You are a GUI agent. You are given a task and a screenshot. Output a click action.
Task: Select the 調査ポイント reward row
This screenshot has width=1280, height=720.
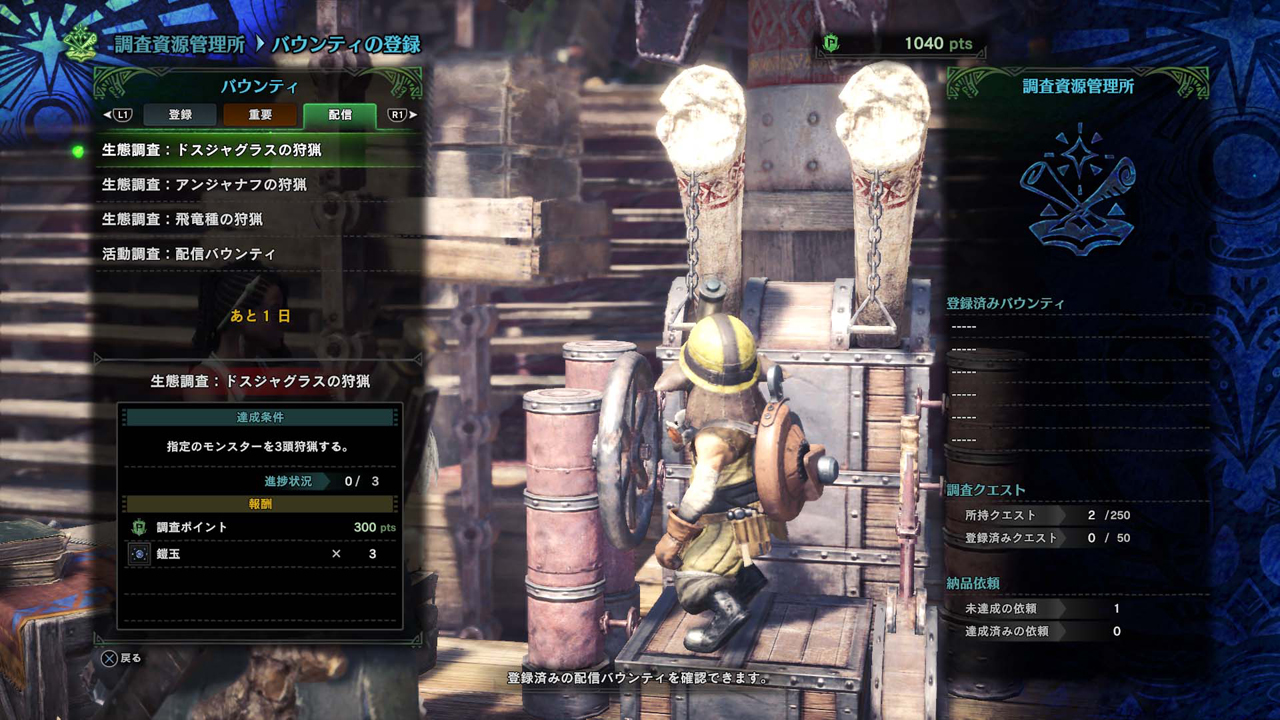260,527
